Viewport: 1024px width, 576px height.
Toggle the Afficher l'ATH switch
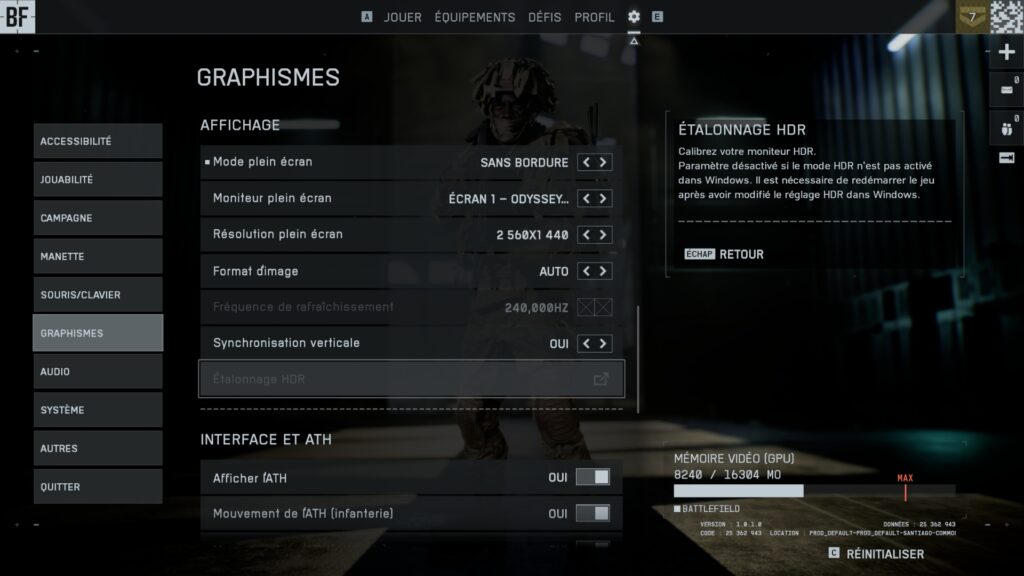click(x=593, y=477)
